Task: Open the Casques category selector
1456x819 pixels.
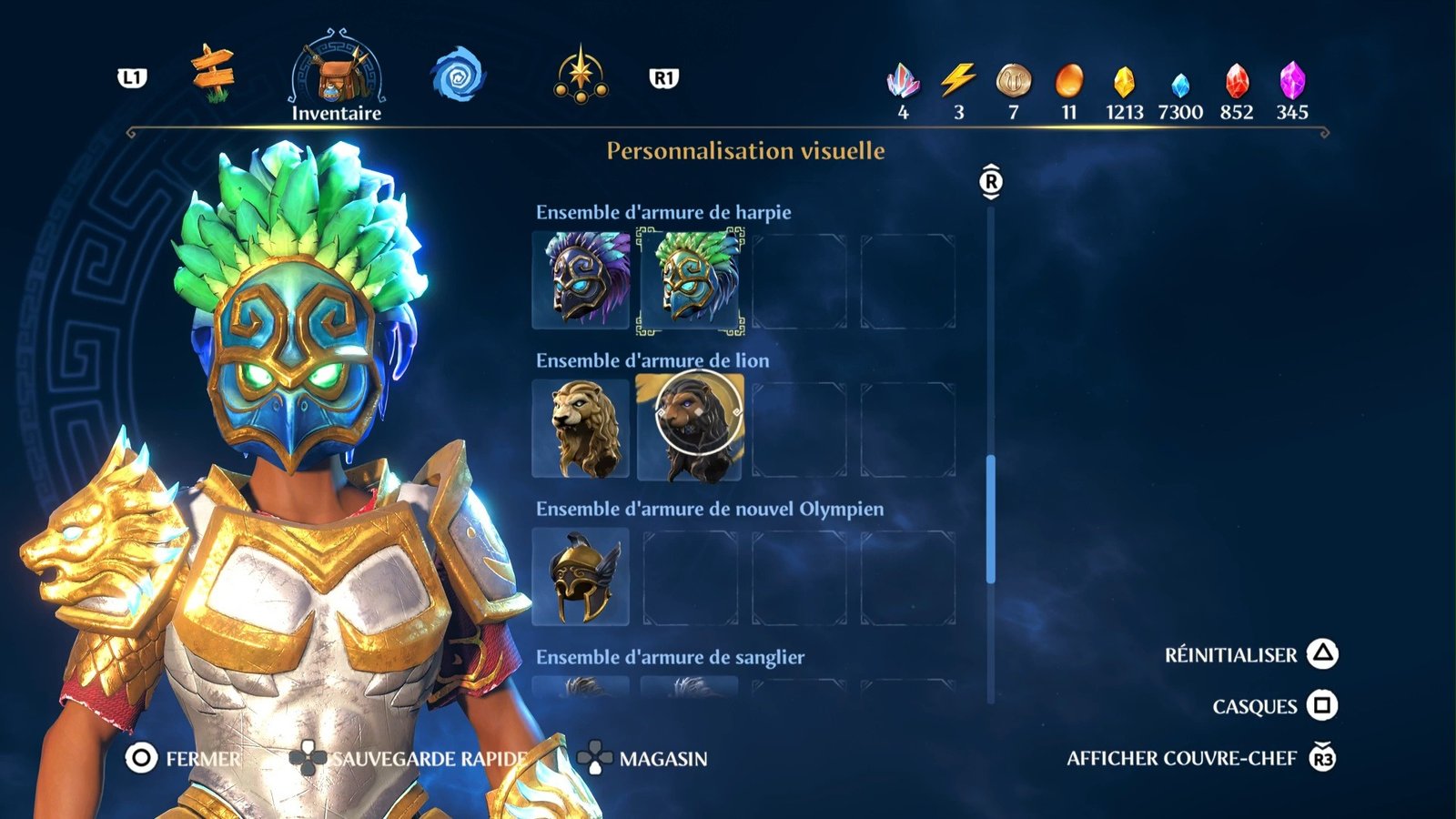Action: coord(1274,706)
